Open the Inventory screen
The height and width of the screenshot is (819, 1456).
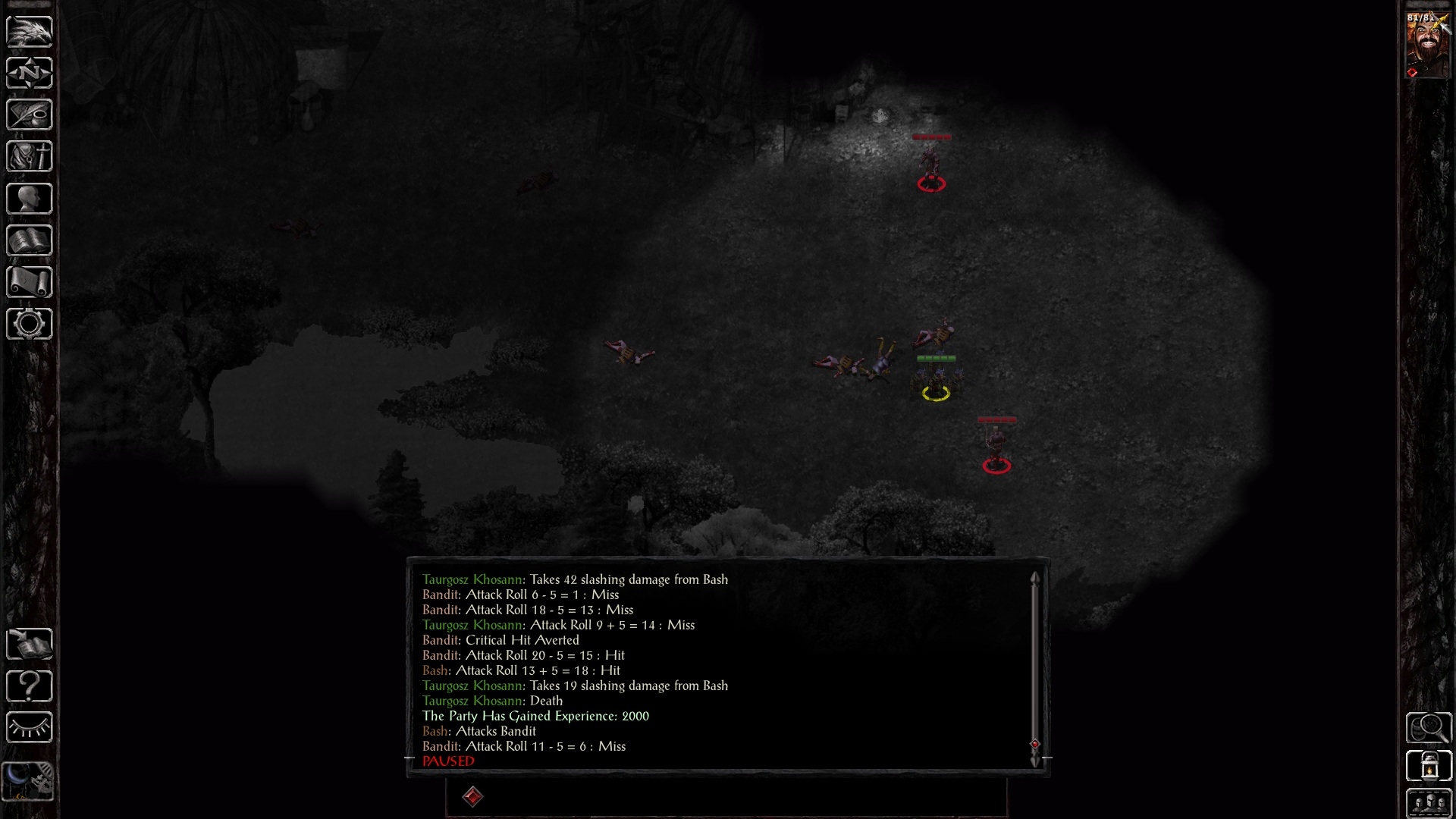click(x=29, y=156)
